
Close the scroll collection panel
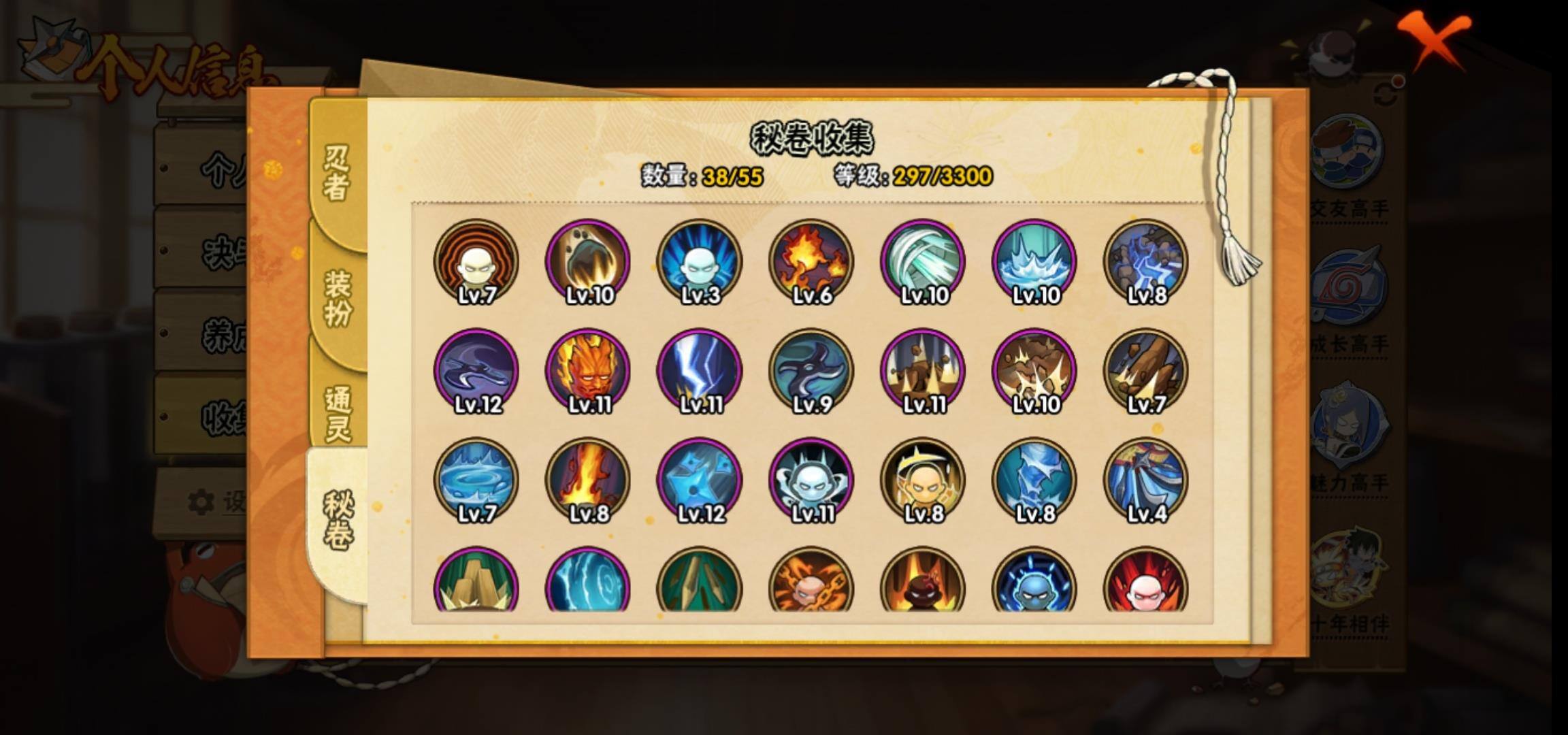click(x=1437, y=39)
